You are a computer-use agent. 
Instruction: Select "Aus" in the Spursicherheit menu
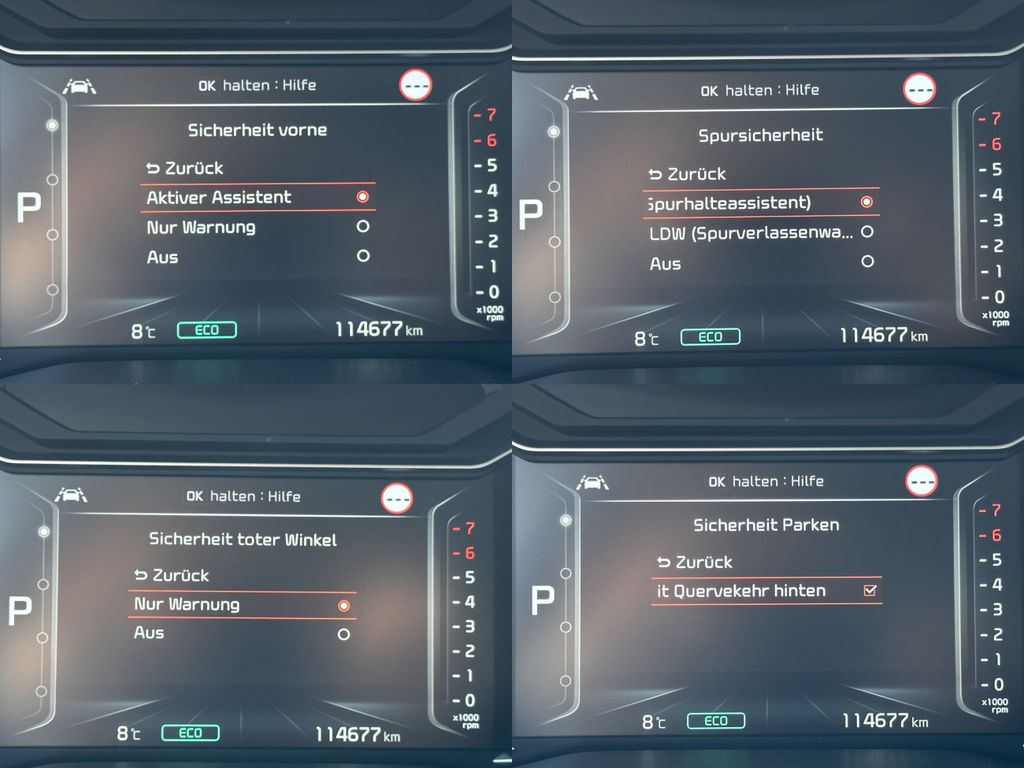tap(760, 264)
